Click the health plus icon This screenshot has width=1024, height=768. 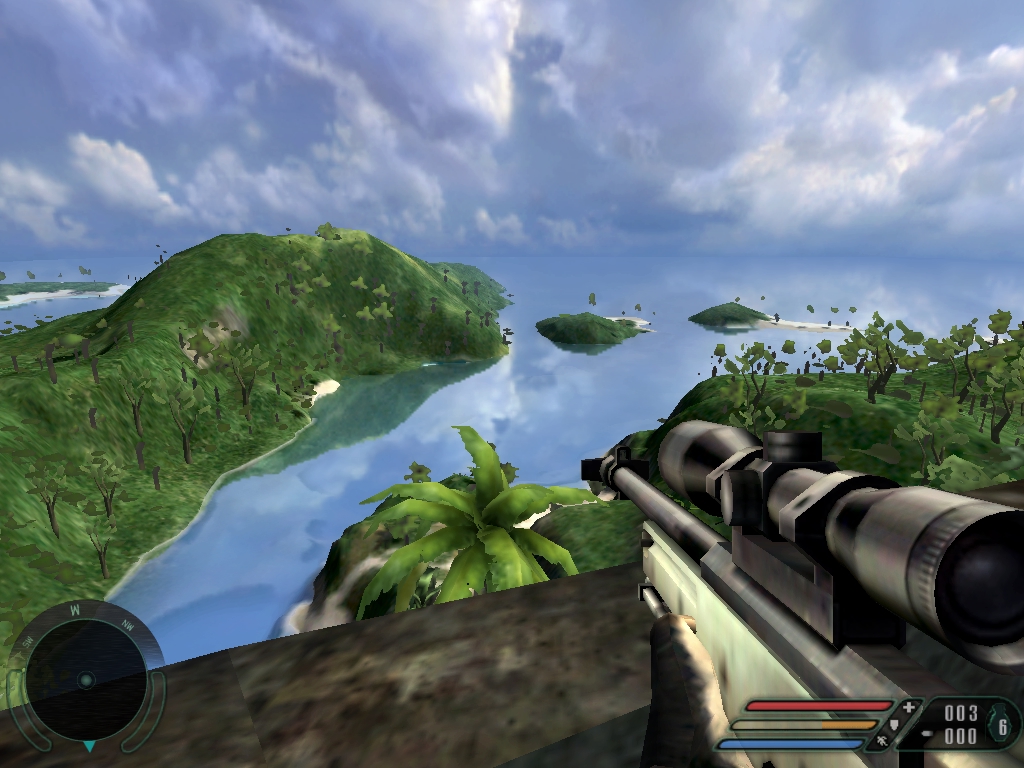908,707
